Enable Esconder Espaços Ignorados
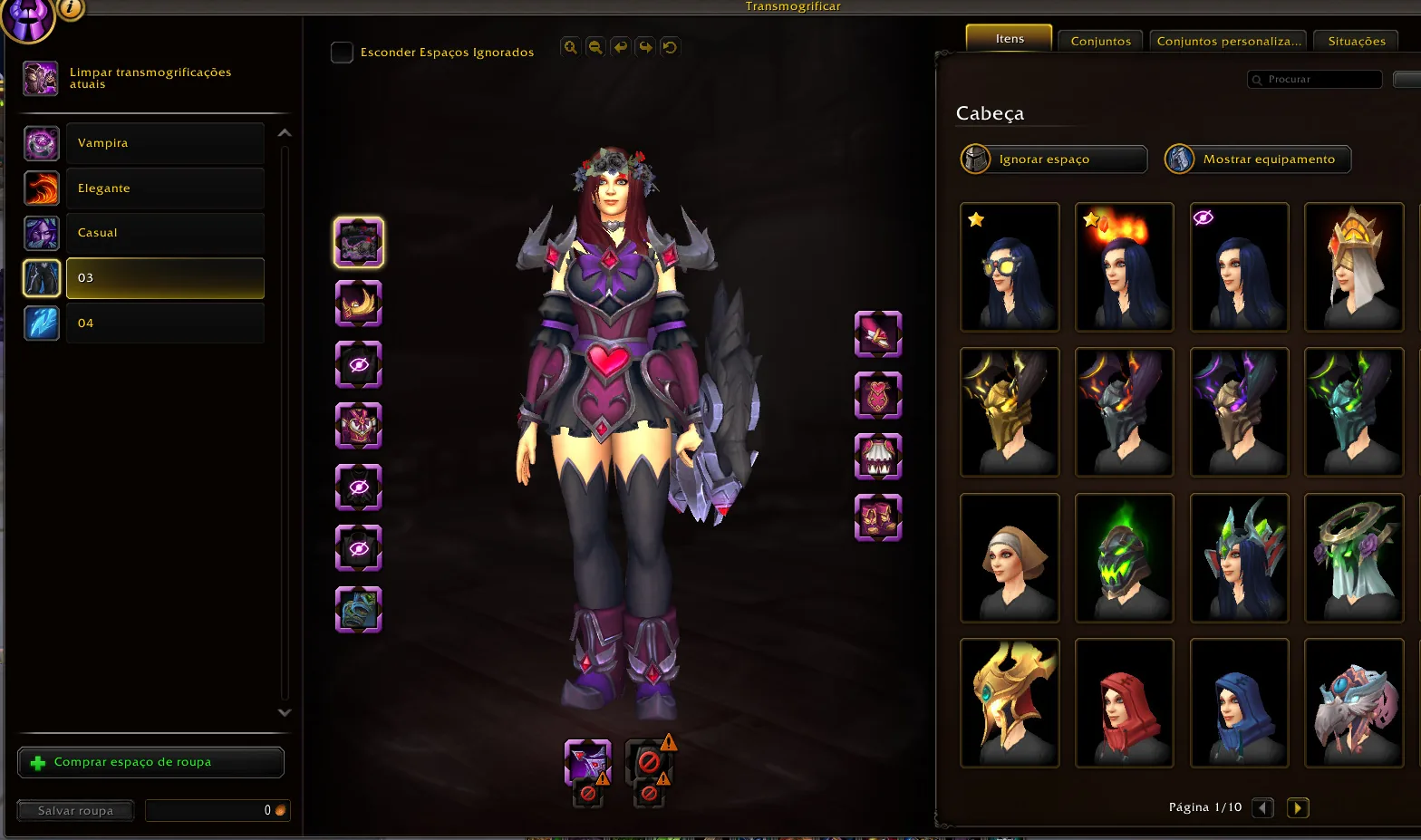1421x840 pixels. [x=342, y=53]
